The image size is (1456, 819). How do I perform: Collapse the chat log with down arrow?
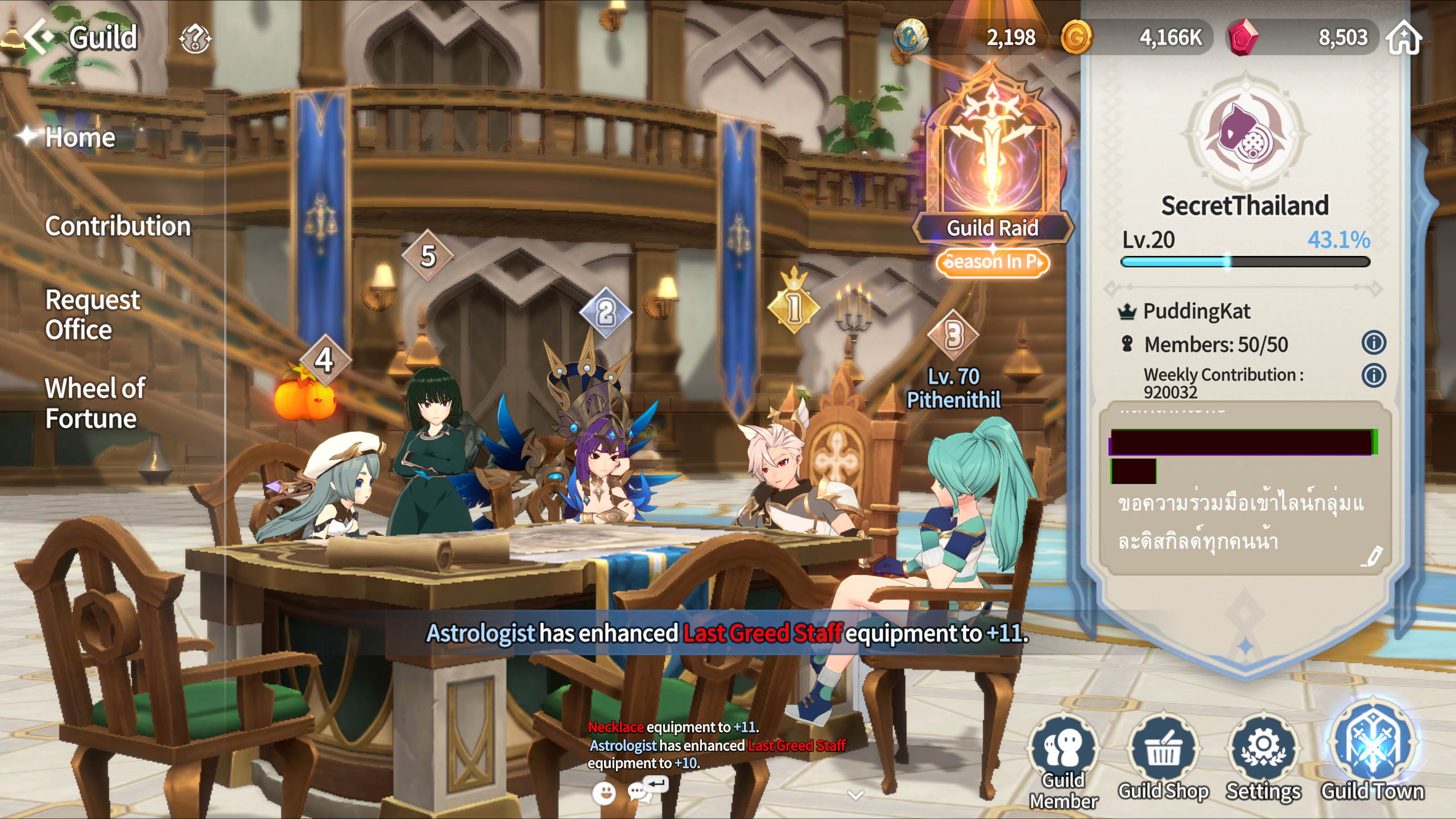tap(855, 795)
